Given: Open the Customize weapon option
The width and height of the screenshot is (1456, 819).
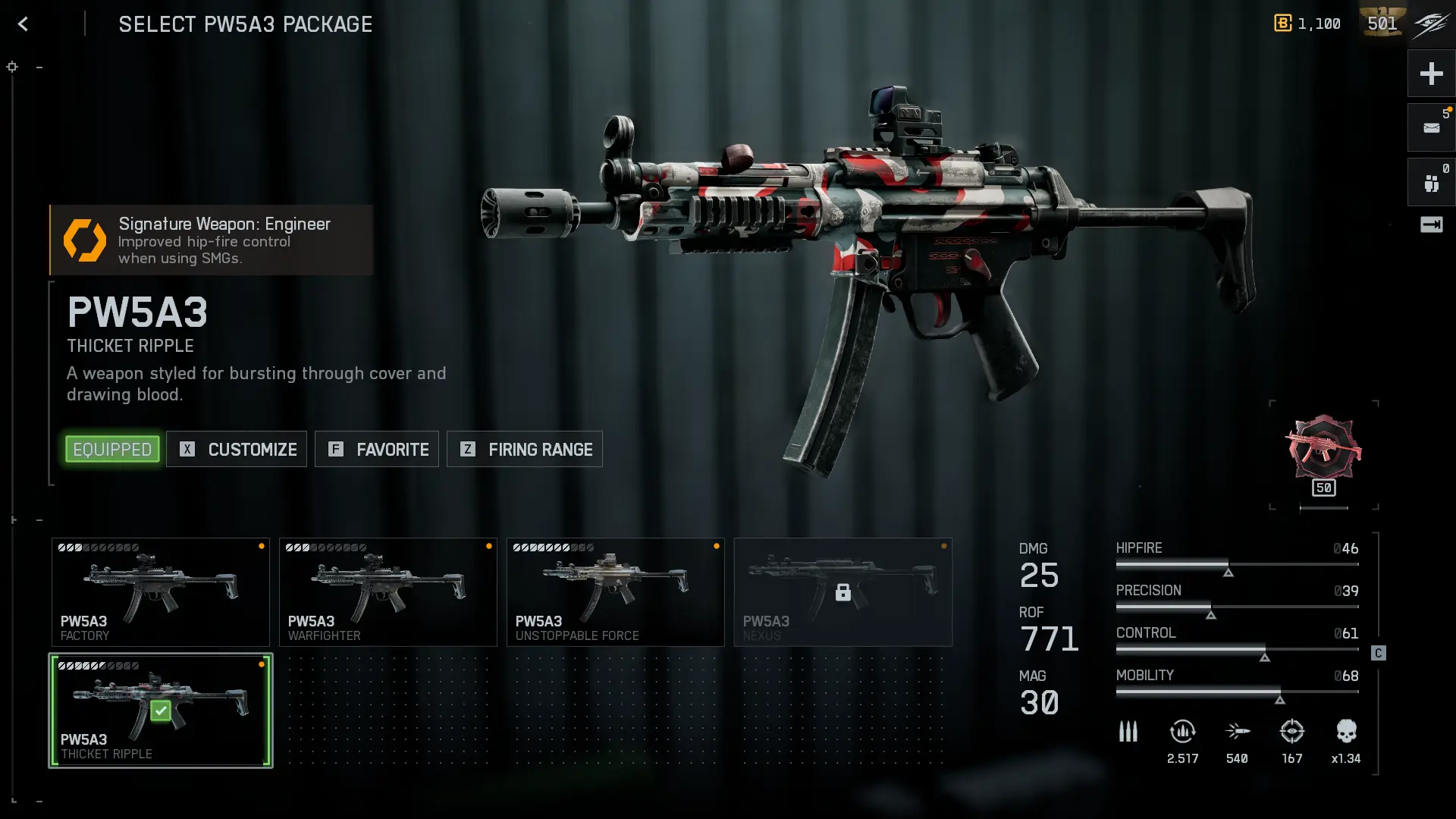Looking at the screenshot, I should 237,449.
